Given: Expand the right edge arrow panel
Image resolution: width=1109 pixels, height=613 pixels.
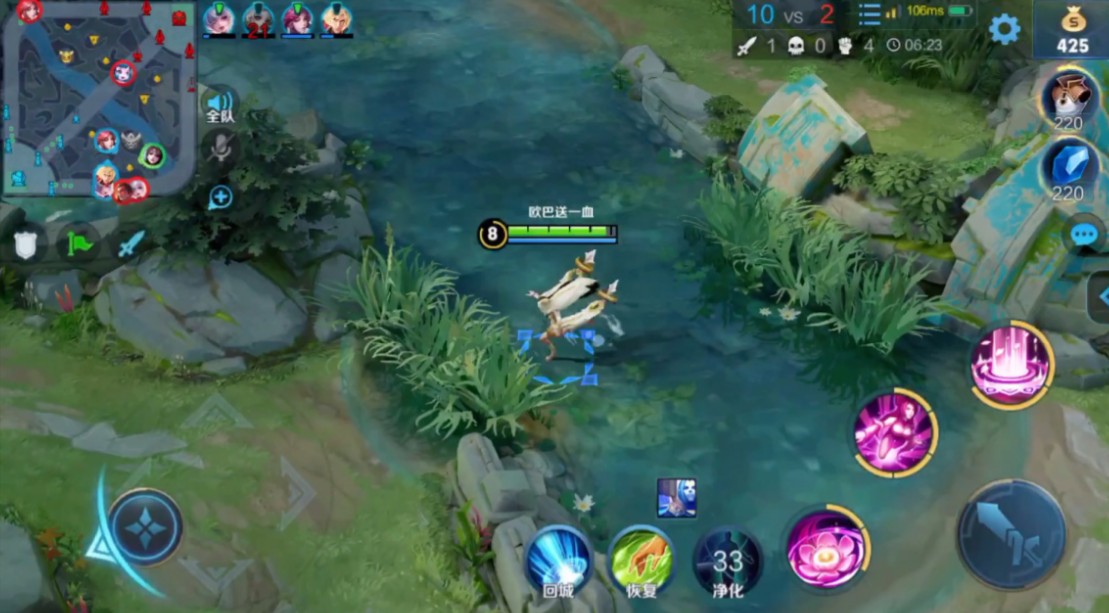Looking at the screenshot, I should point(1101,296).
